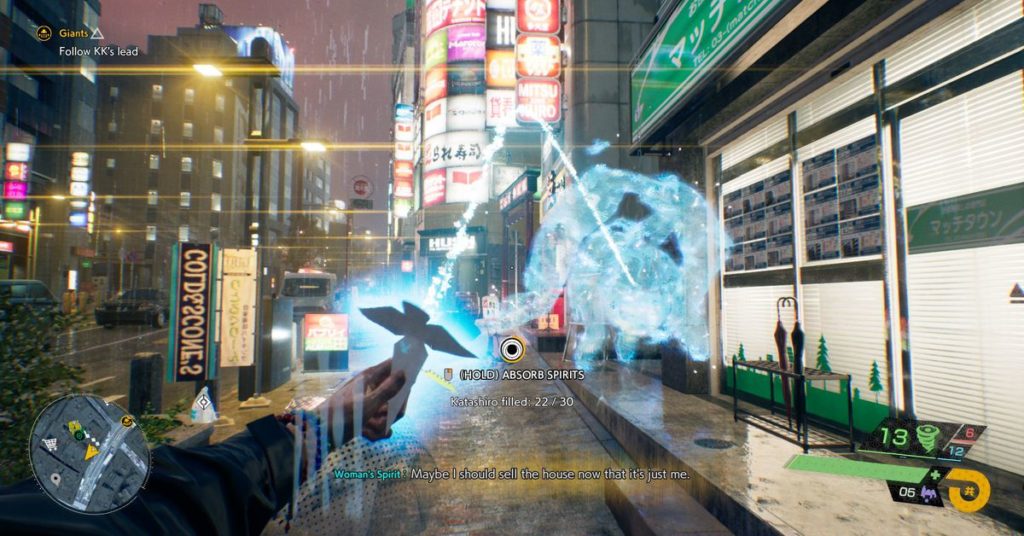Select the grey location pin on minimap
The width and height of the screenshot is (1024, 536).
(53, 477)
